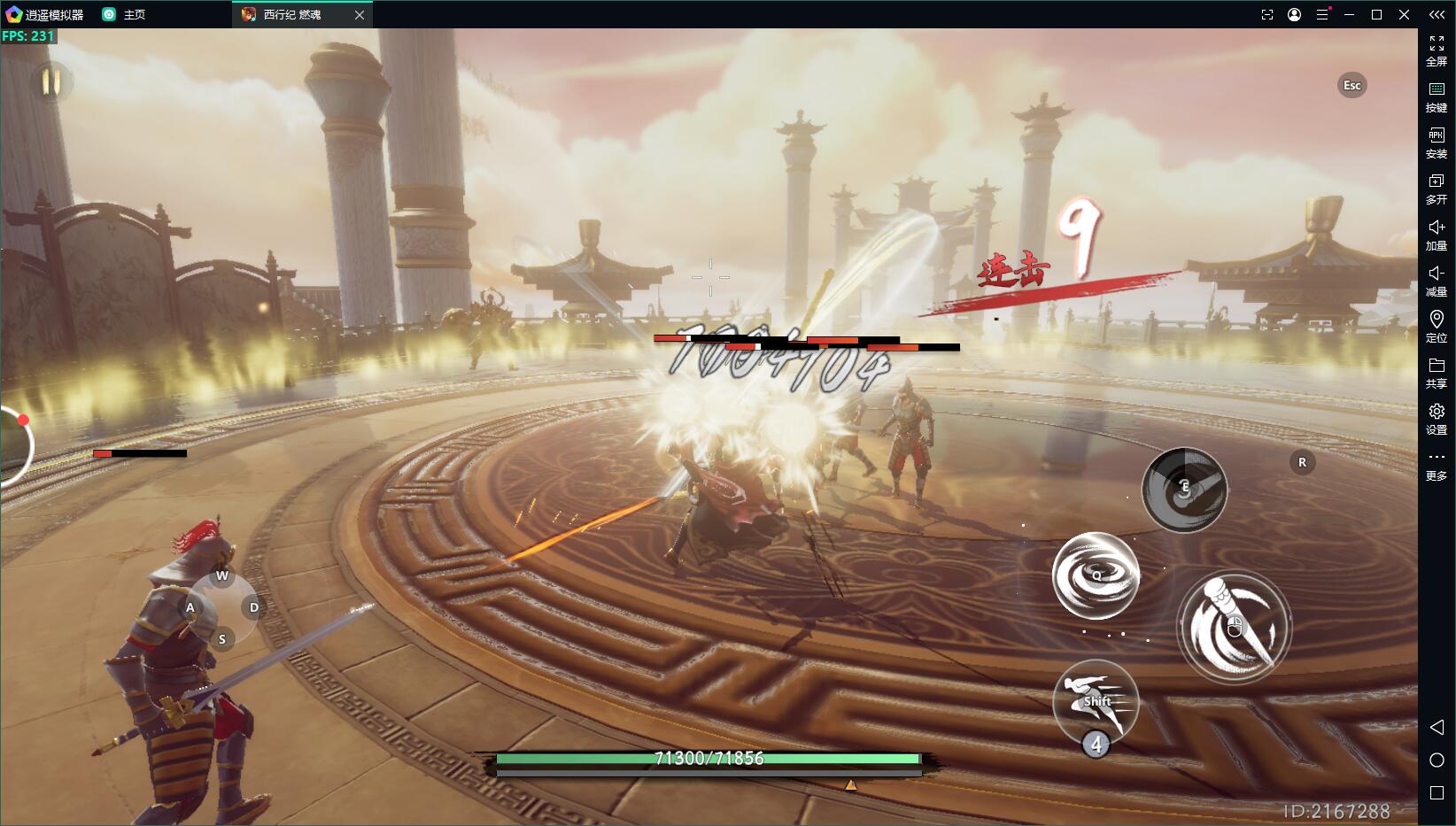
Task: Use the staff basic attack button
Action: click(1234, 628)
